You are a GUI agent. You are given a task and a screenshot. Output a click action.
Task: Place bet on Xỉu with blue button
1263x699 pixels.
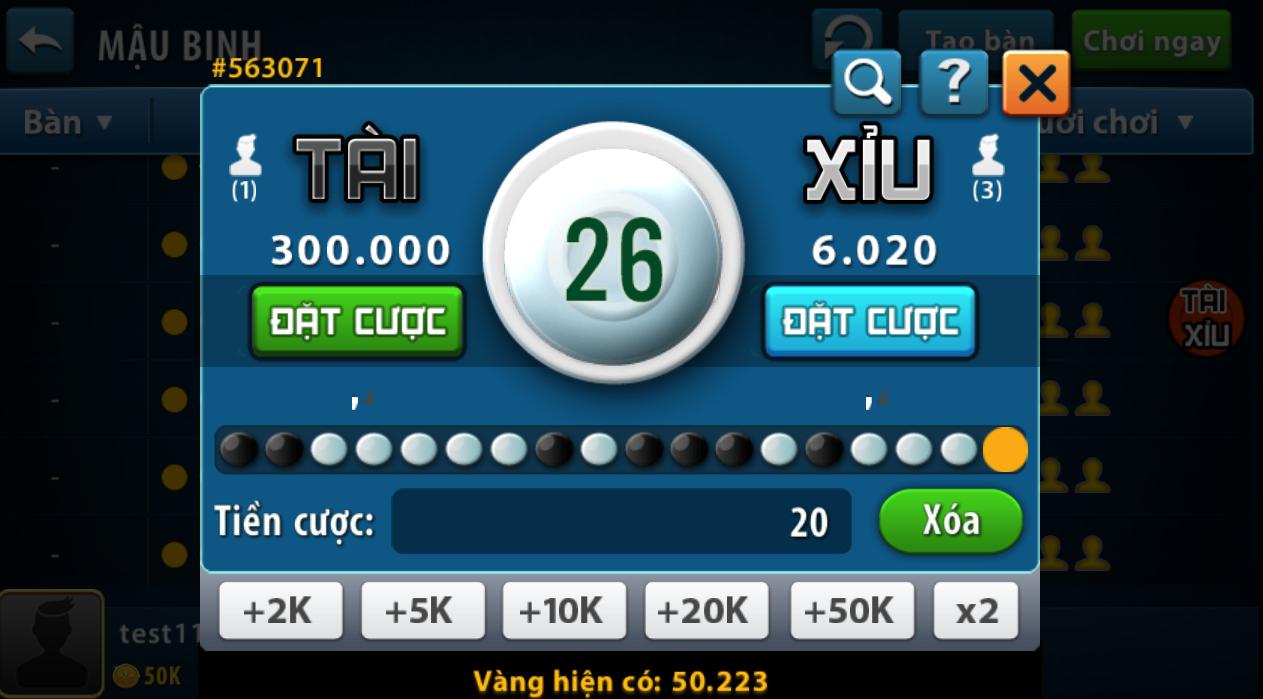[870, 321]
